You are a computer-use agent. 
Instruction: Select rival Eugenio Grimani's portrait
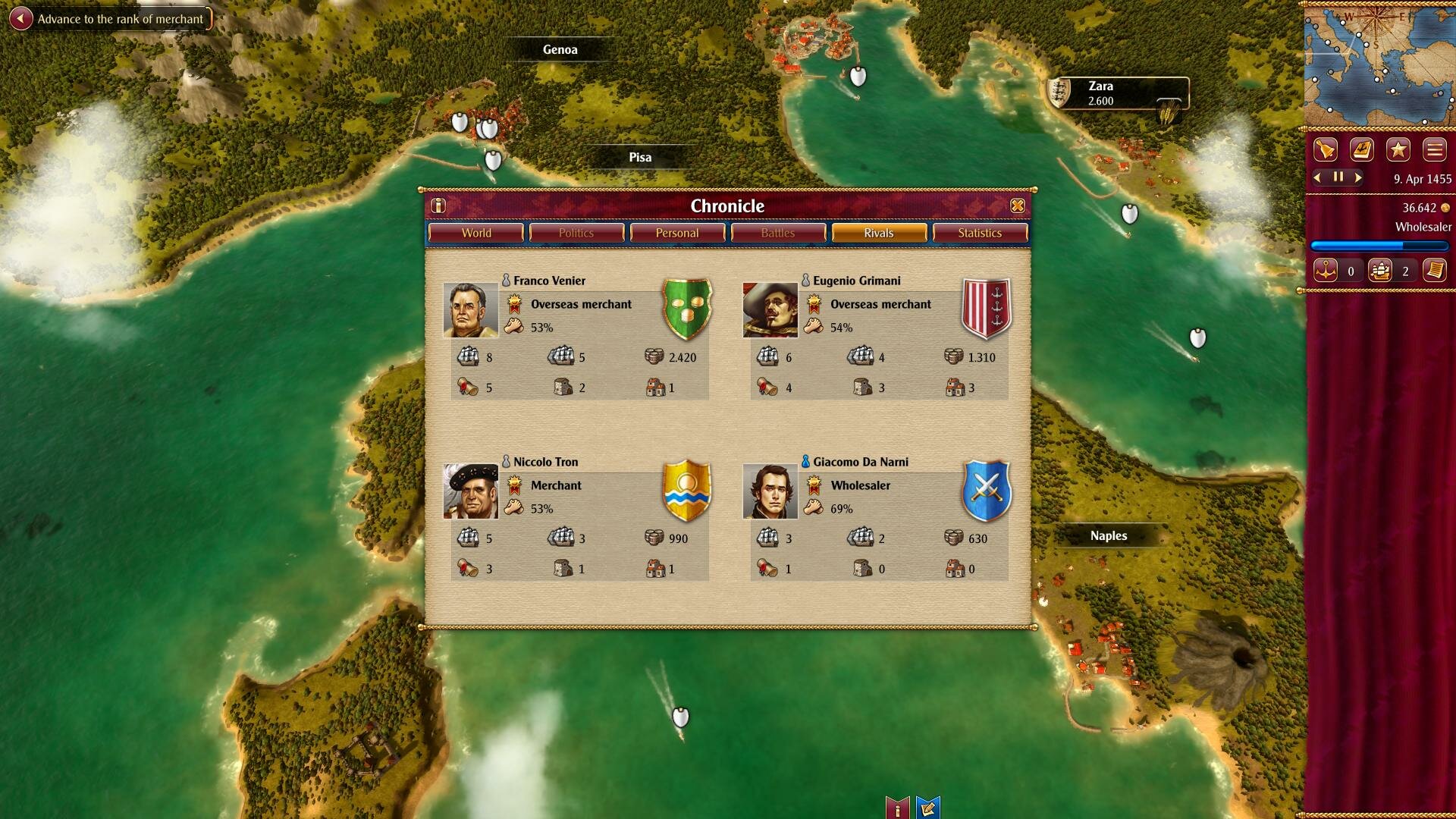tap(770, 310)
